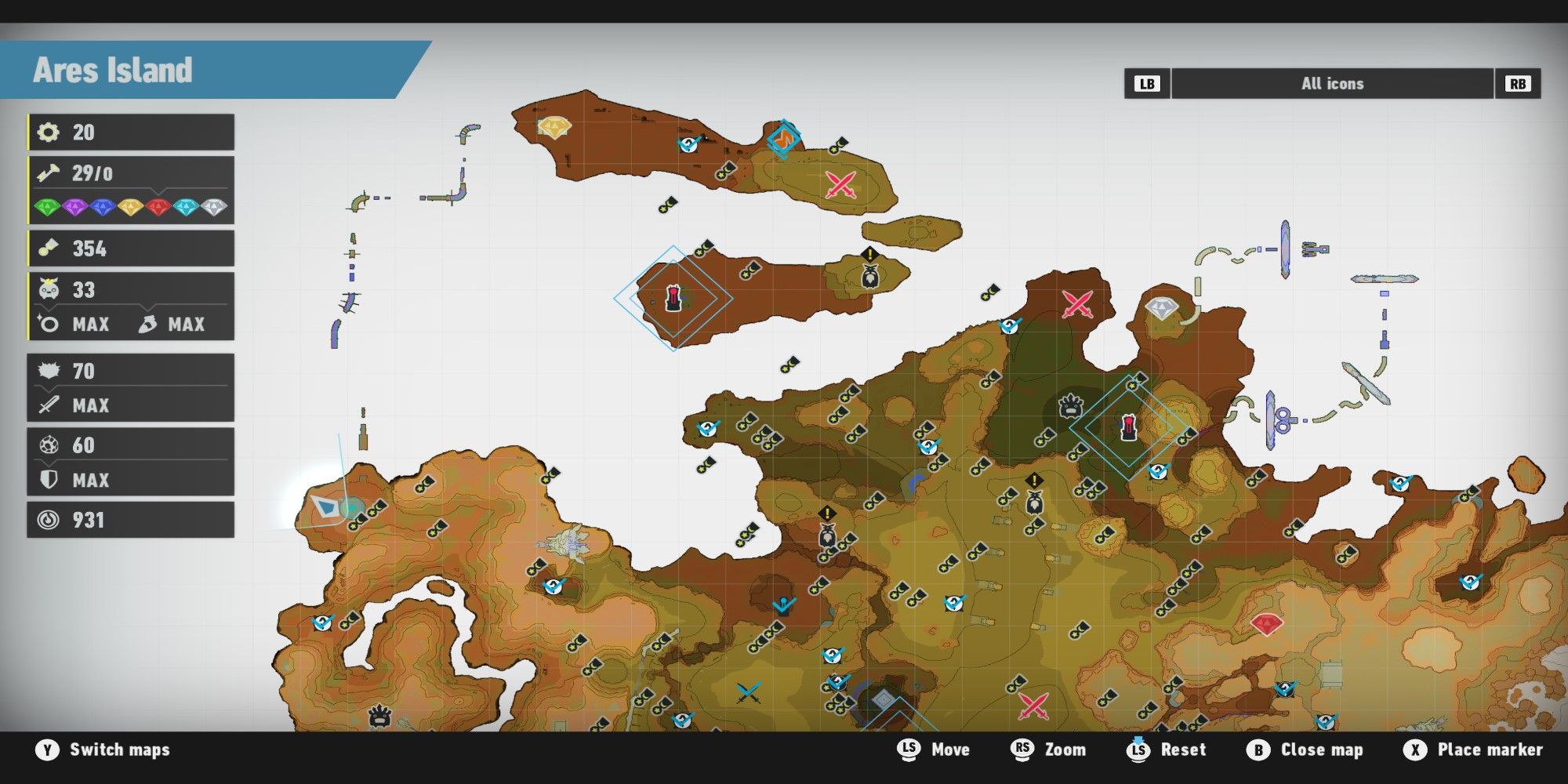Click the white Chaos Emerald marker near top right
Screen dimensions: 1568x784
click(1163, 309)
